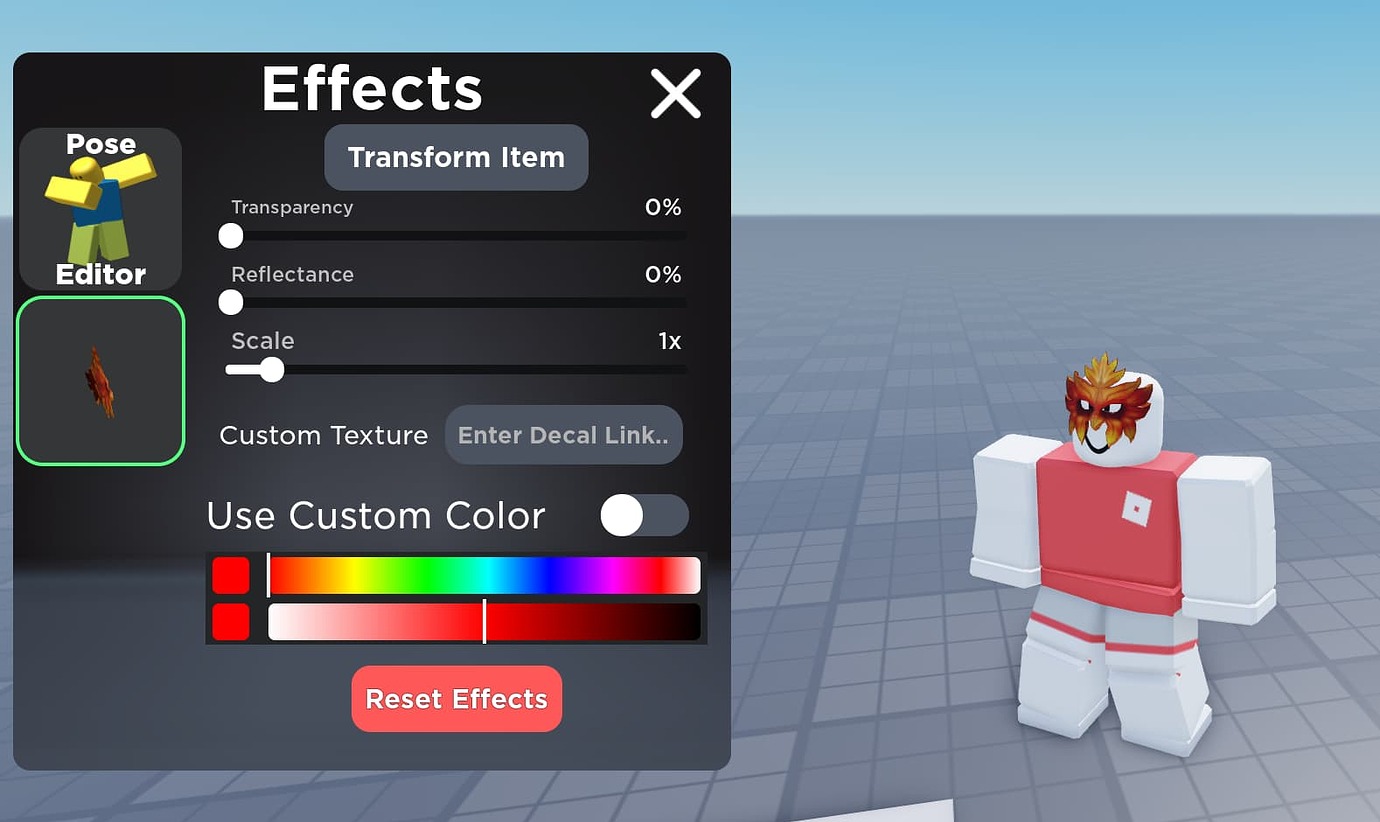Adjust the Scale slider knob
The width and height of the screenshot is (1380, 822).
pos(272,370)
